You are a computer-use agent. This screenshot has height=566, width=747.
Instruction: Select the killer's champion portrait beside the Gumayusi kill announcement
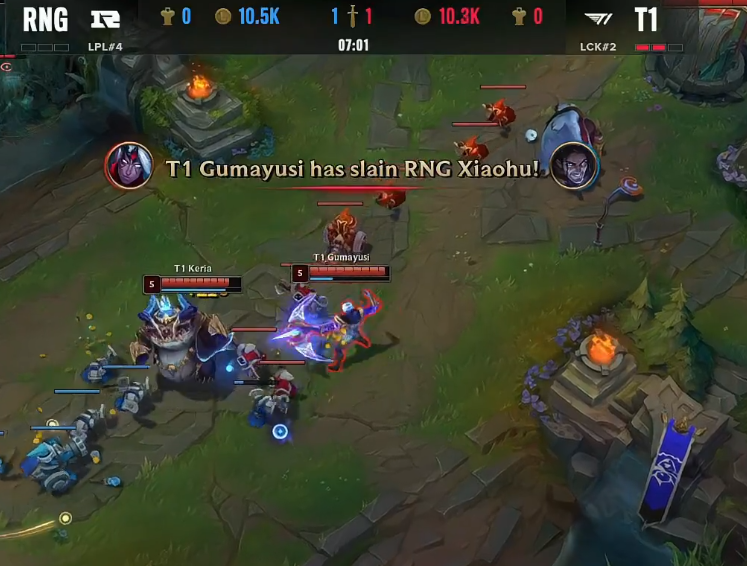point(129,164)
